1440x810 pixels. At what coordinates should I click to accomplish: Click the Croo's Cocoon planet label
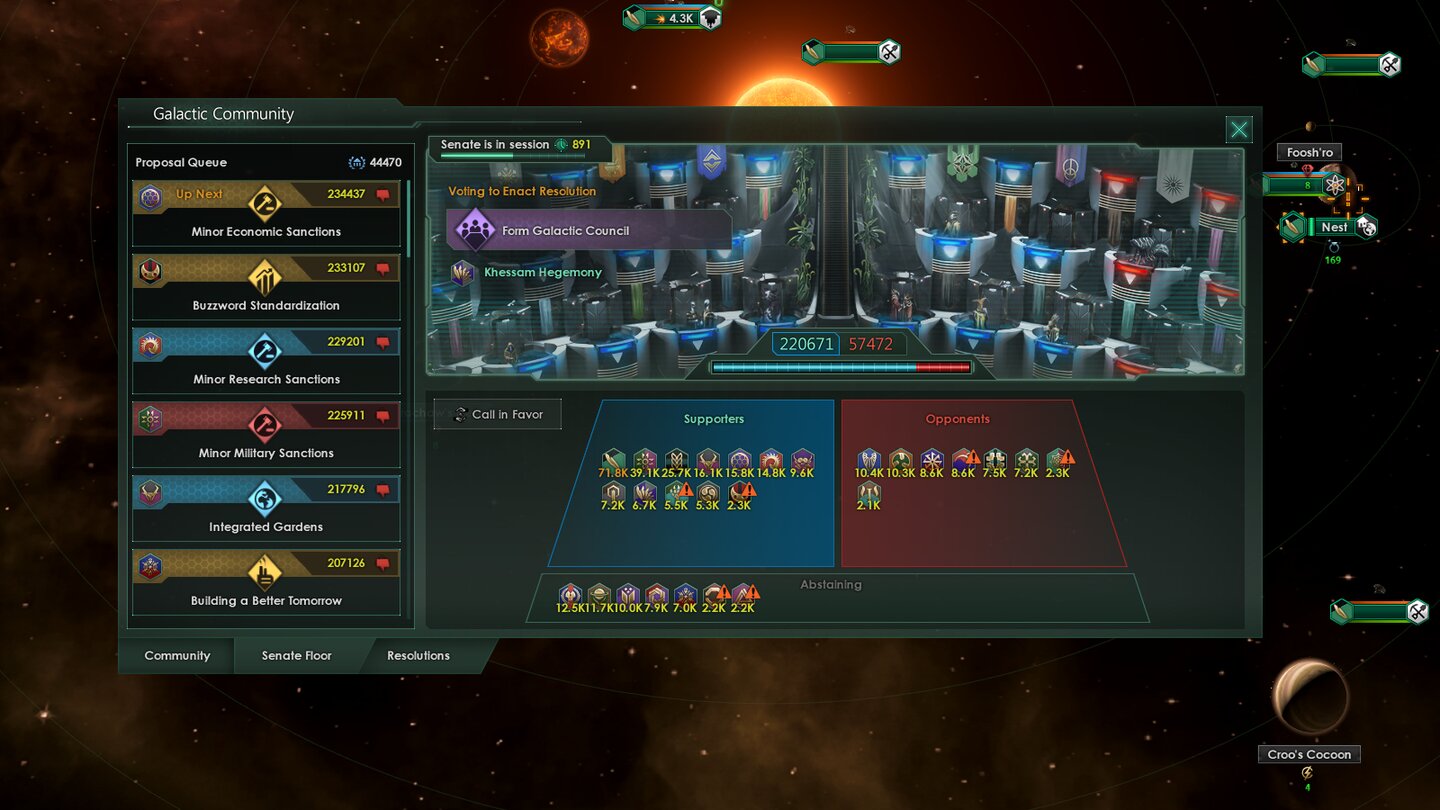1309,754
